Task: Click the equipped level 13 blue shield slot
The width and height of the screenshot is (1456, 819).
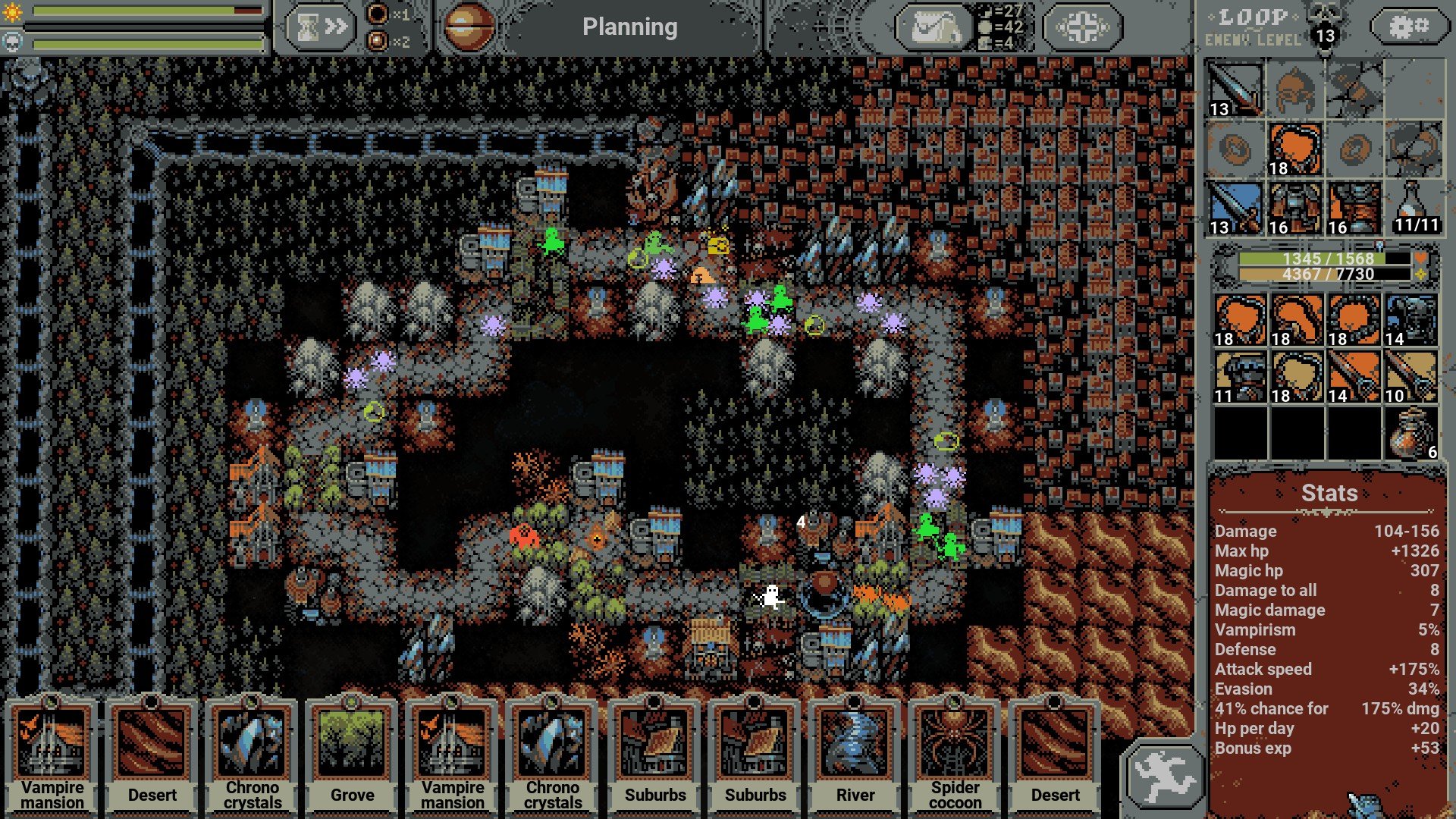Action: tap(1235, 208)
